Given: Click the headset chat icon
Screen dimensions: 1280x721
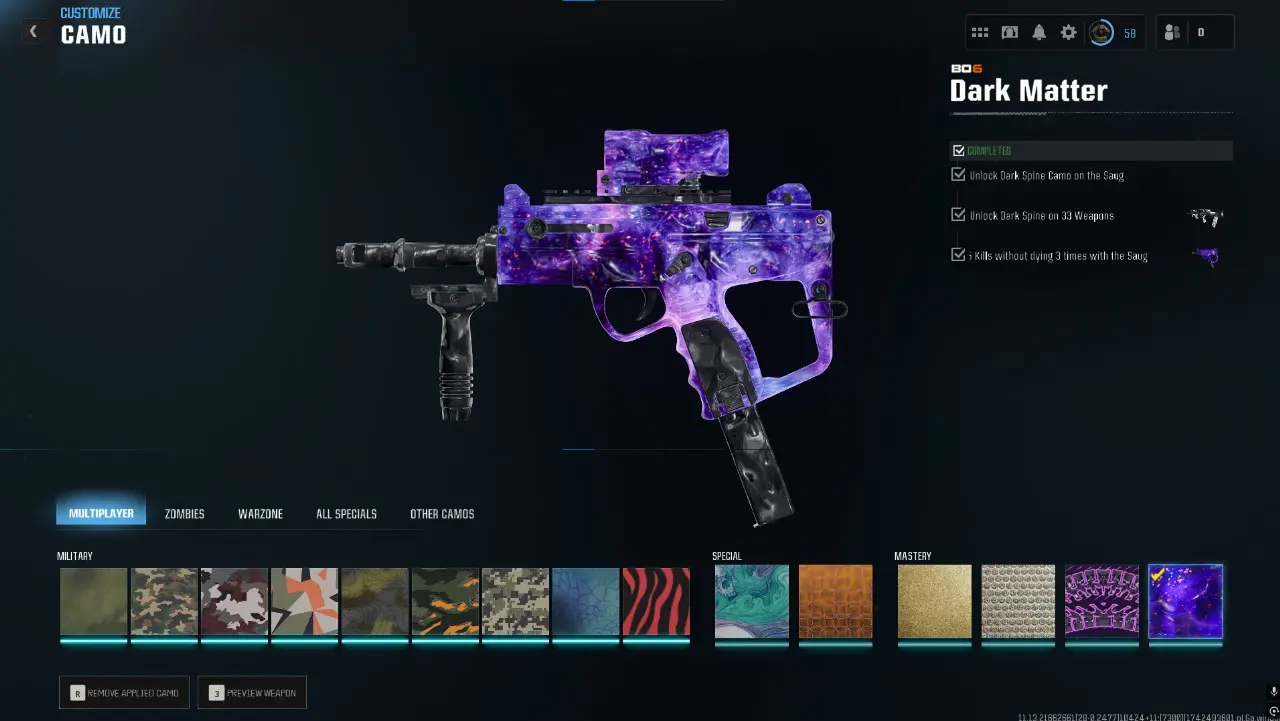Looking at the screenshot, I should (1010, 32).
